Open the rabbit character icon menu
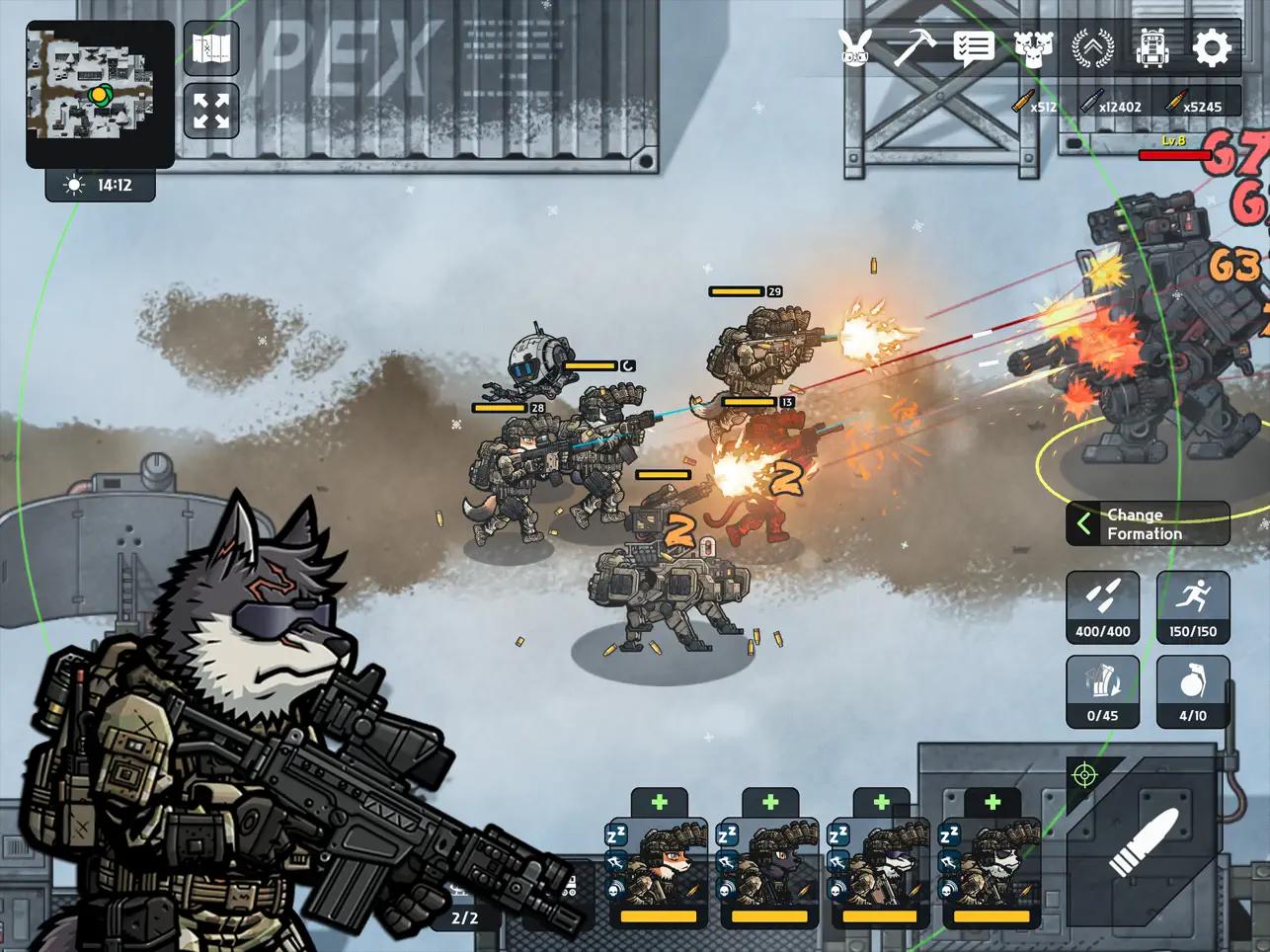1270x952 pixels. coord(854,47)
